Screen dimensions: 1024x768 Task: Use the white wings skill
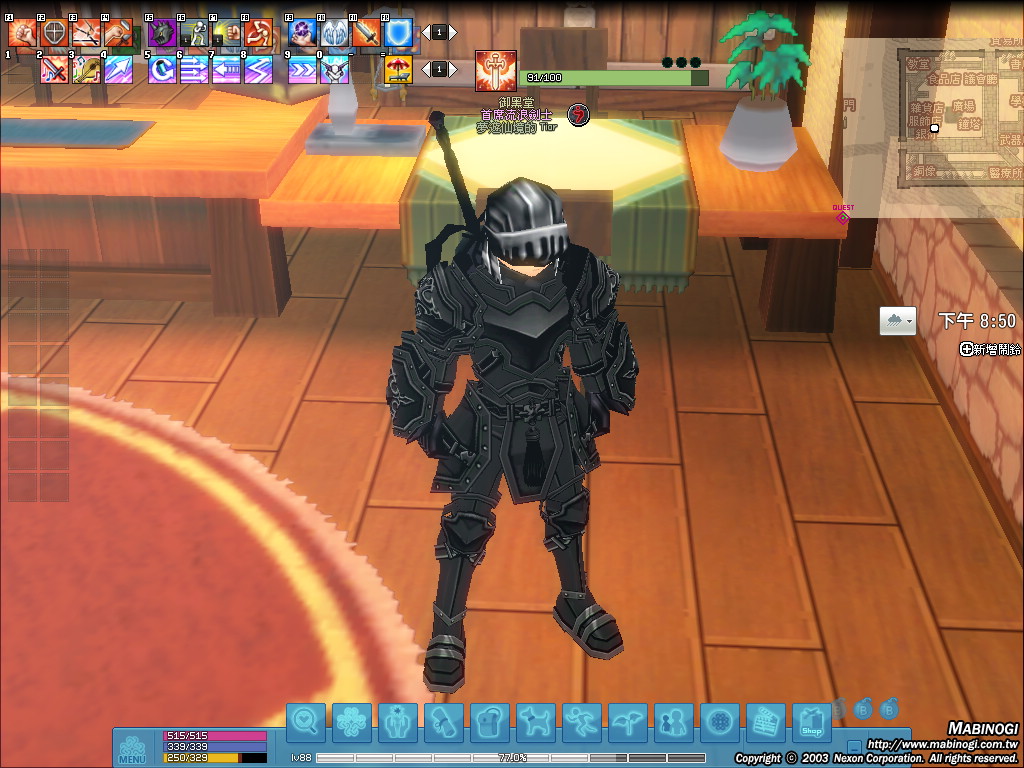(335, 33)
